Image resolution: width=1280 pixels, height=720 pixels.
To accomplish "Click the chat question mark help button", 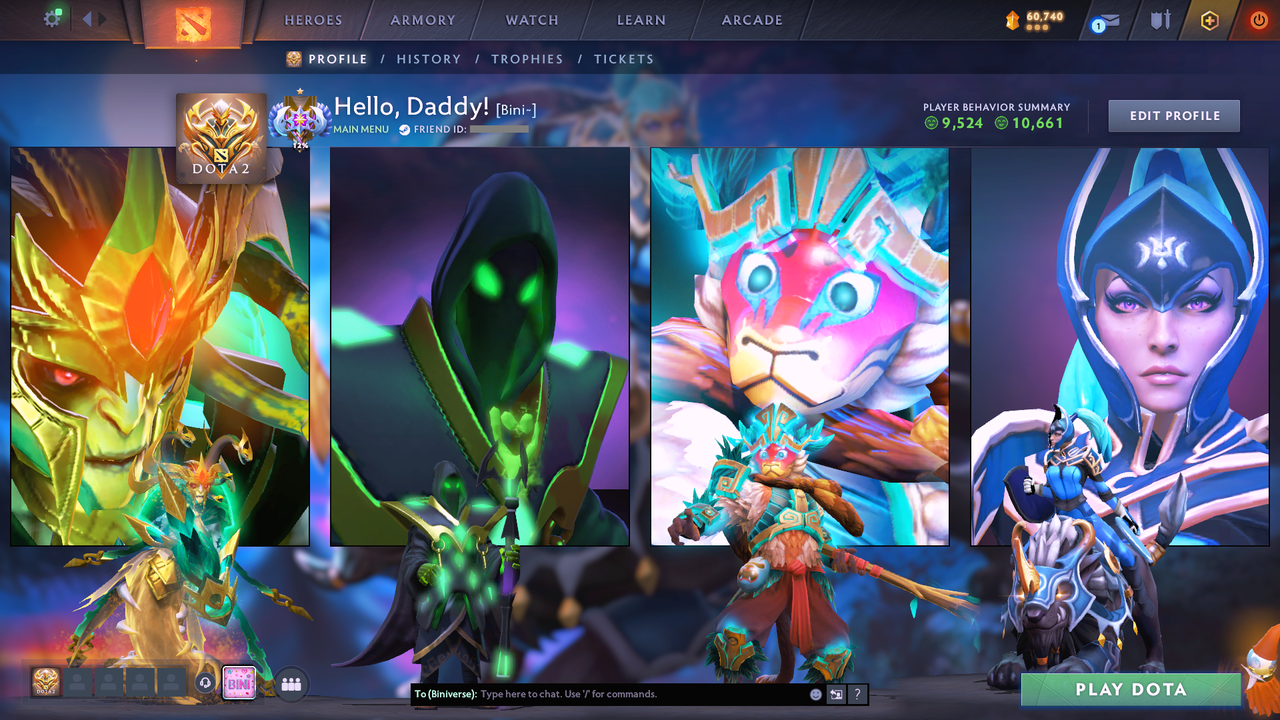I will pyautogui.click(x=856, y=694).
